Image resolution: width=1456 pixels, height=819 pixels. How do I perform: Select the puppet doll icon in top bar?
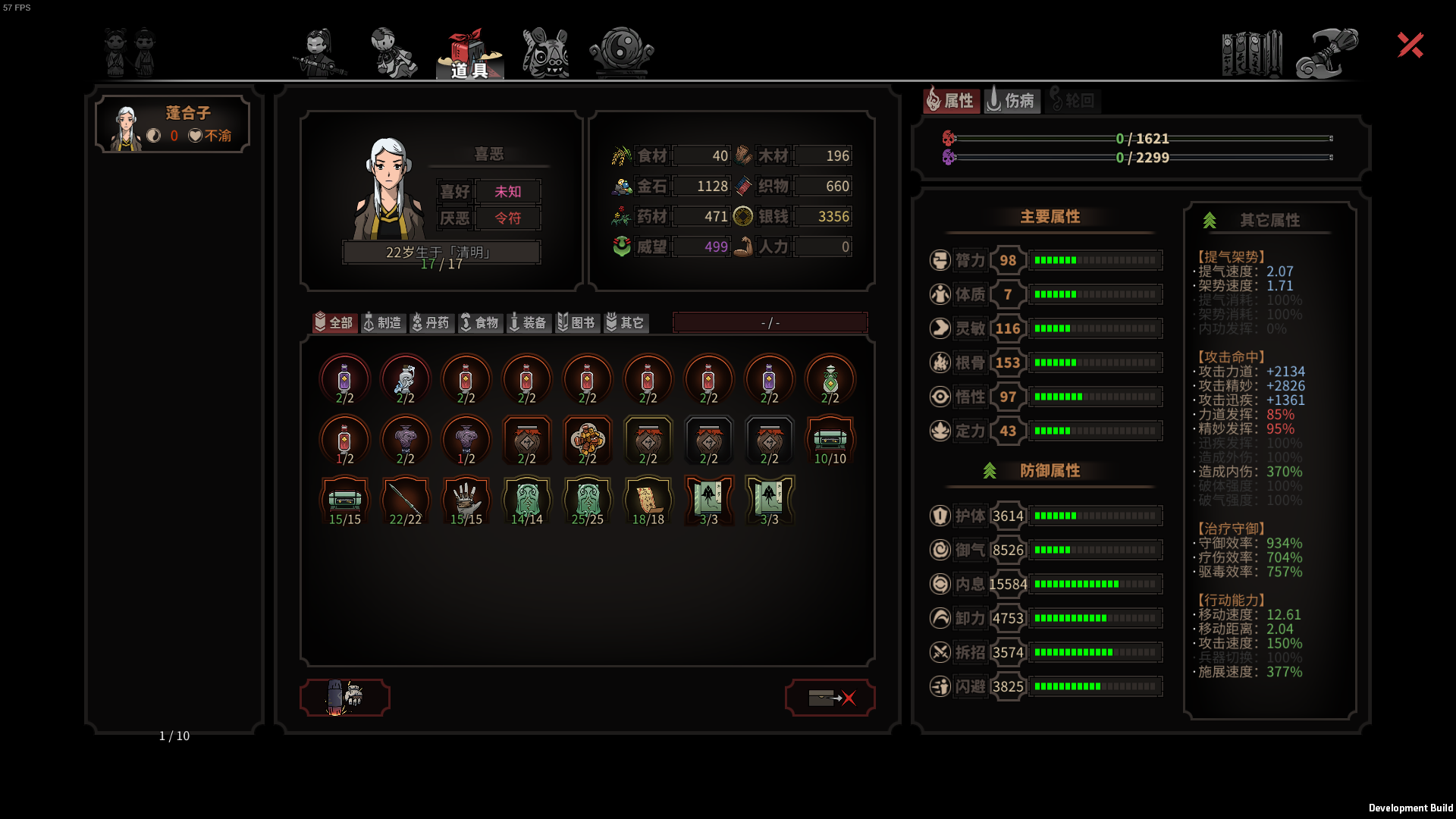[x=394, y=52]
